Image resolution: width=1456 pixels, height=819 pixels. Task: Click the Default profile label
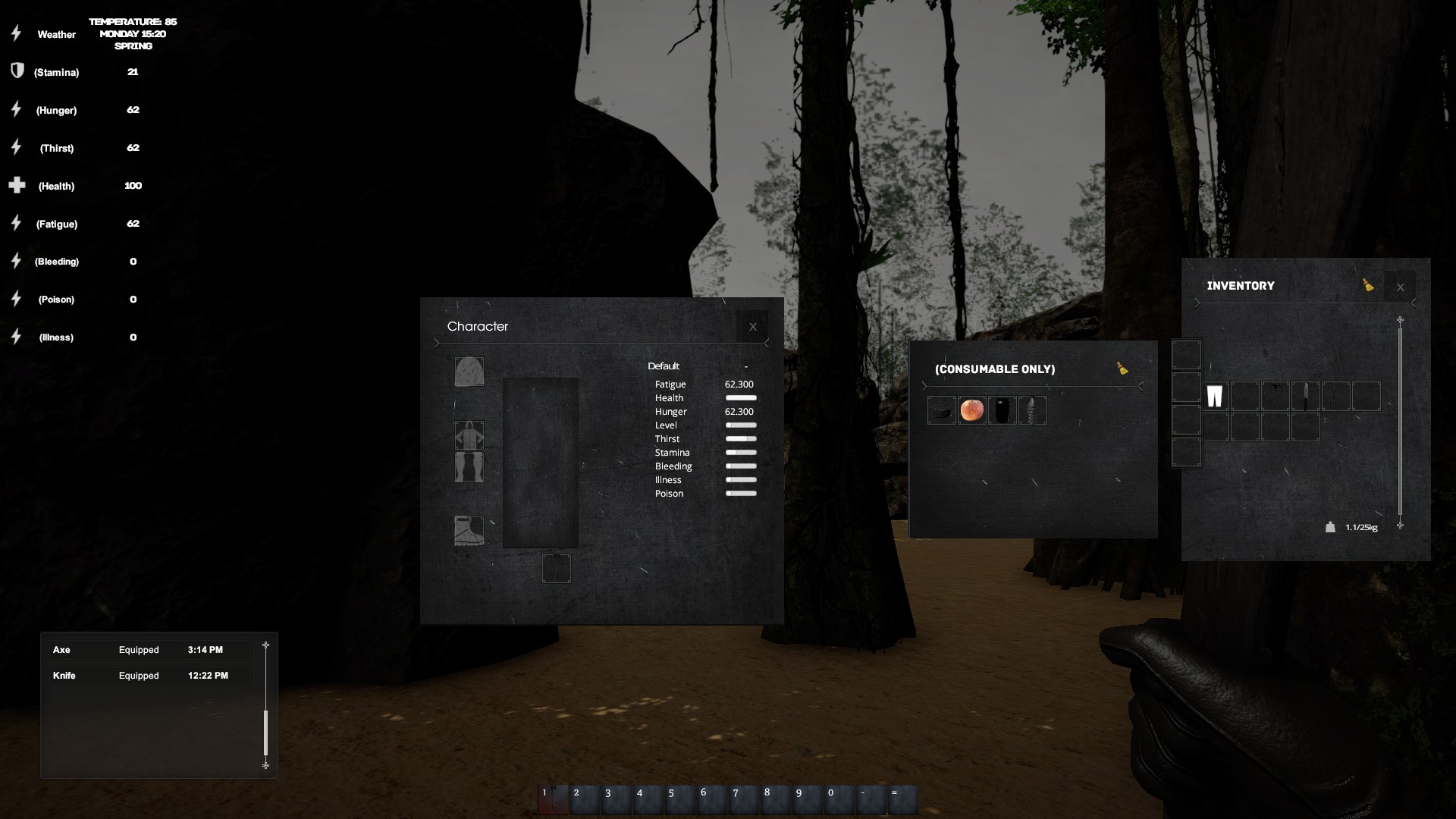[664, 366]
